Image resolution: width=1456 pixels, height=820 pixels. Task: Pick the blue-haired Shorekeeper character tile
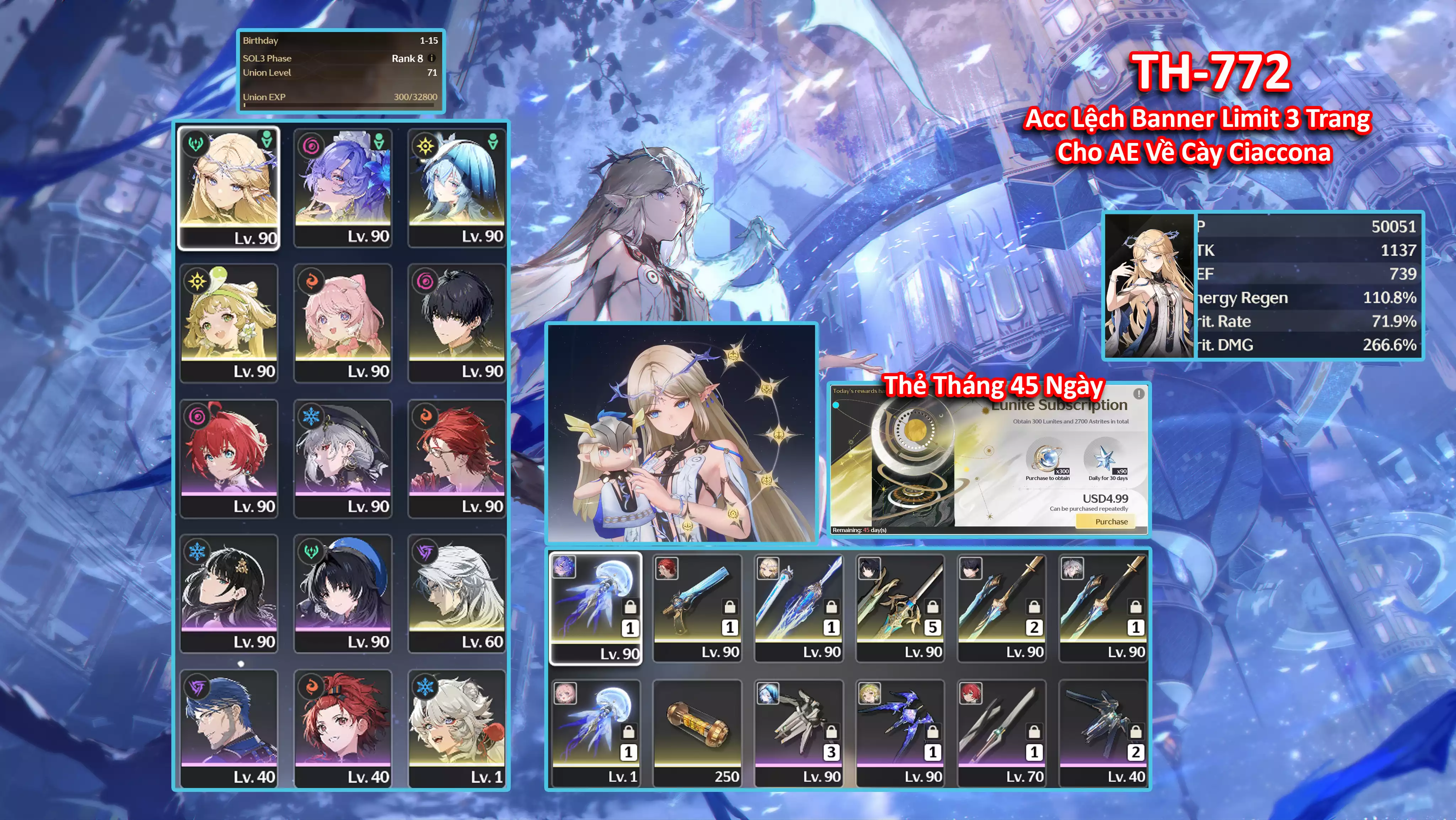pyautogui.click(x=456, y=187)
